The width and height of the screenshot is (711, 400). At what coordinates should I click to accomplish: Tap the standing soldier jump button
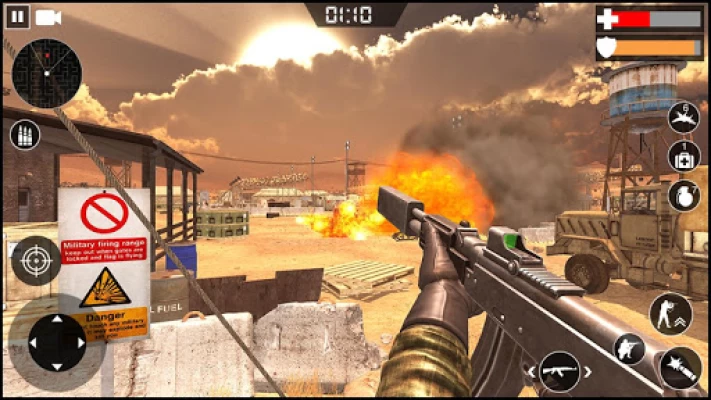(x=669, y=313)
